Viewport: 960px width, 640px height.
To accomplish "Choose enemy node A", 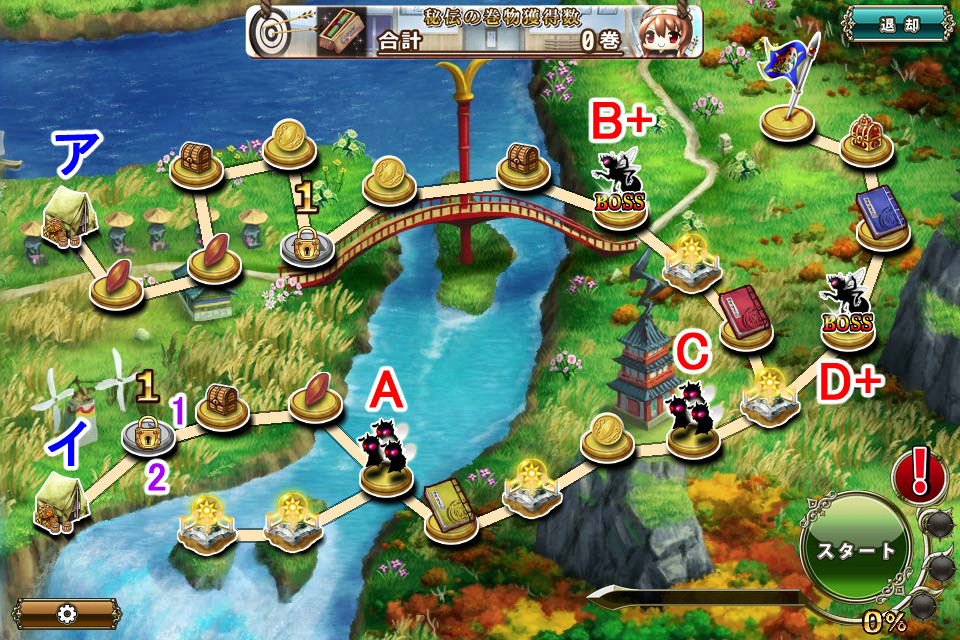I will click(387, 458).
